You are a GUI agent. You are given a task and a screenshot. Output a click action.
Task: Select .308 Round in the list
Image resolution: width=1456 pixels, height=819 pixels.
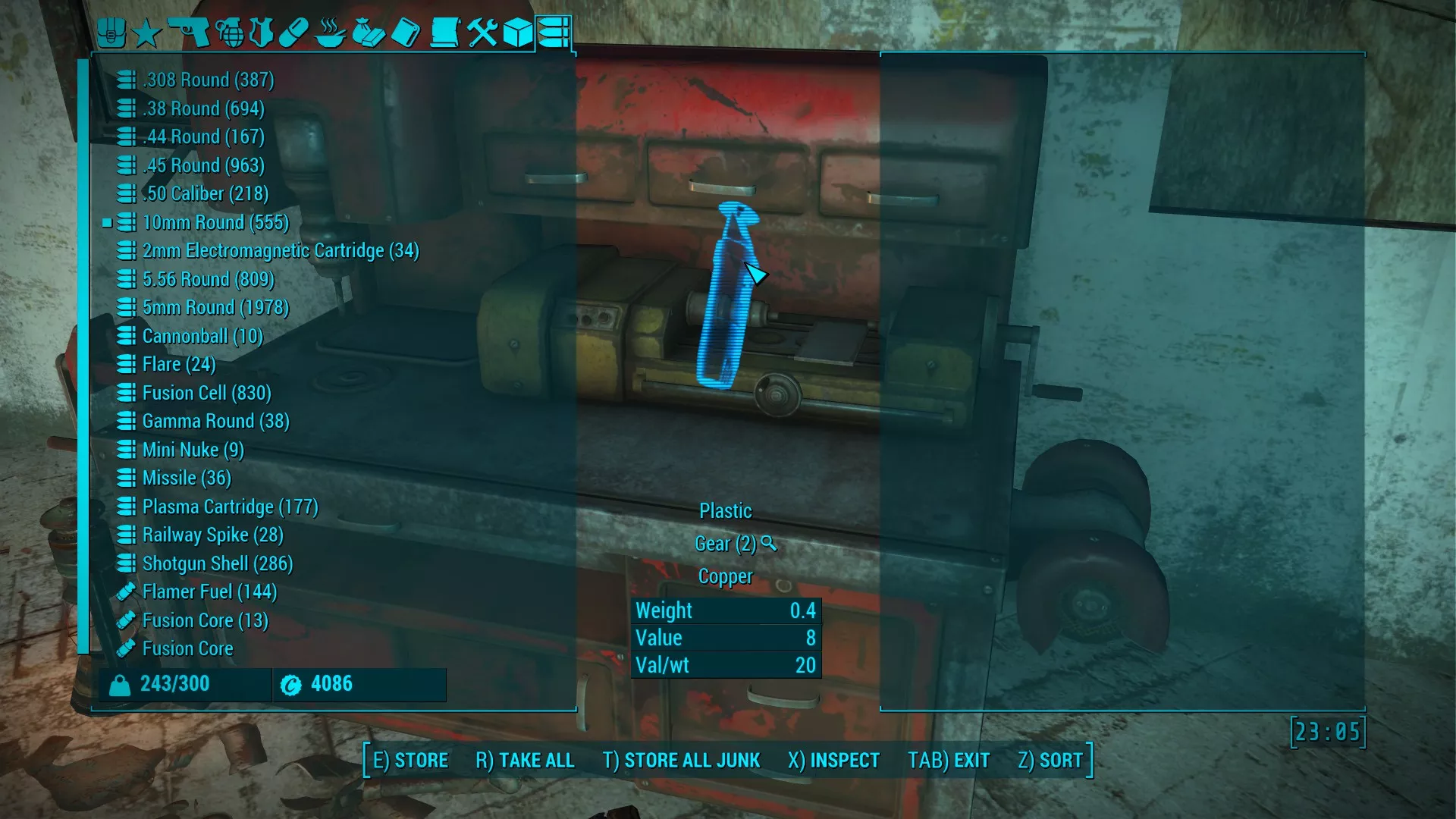point(208,80)
